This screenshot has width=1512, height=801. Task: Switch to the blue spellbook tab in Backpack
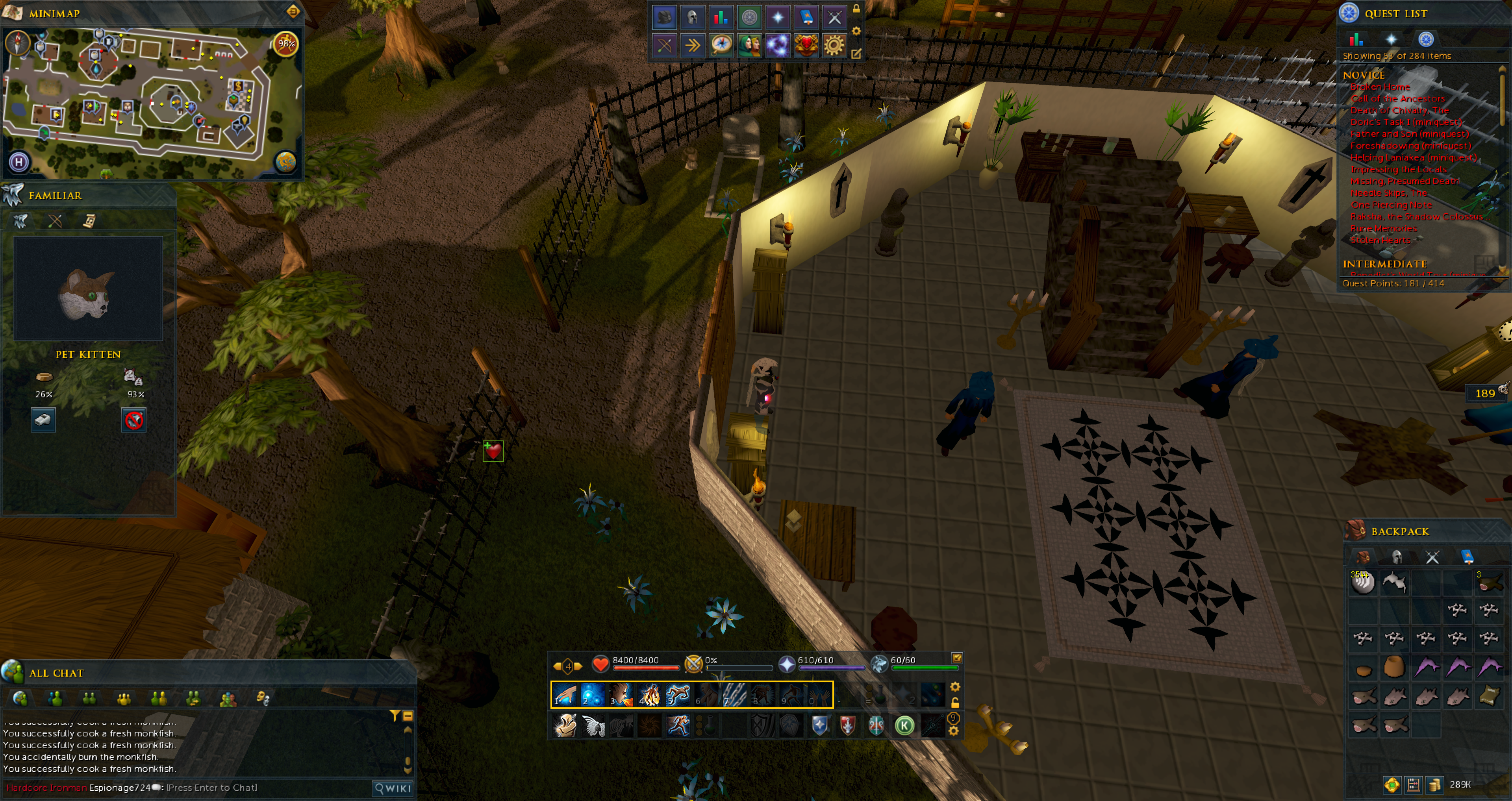[1467, 556]
